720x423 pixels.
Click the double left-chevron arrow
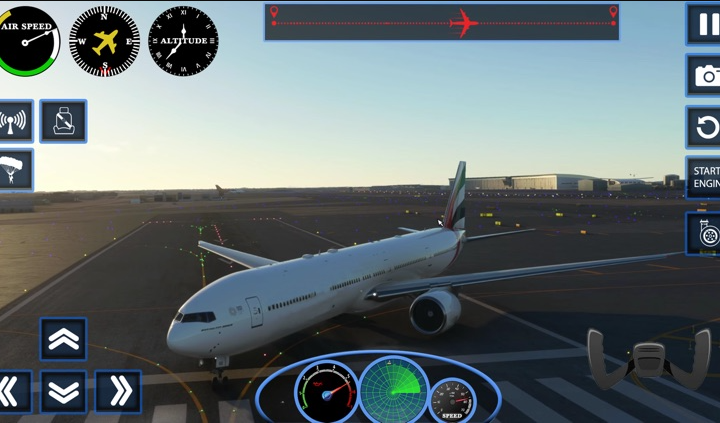[x=12, y=392]
